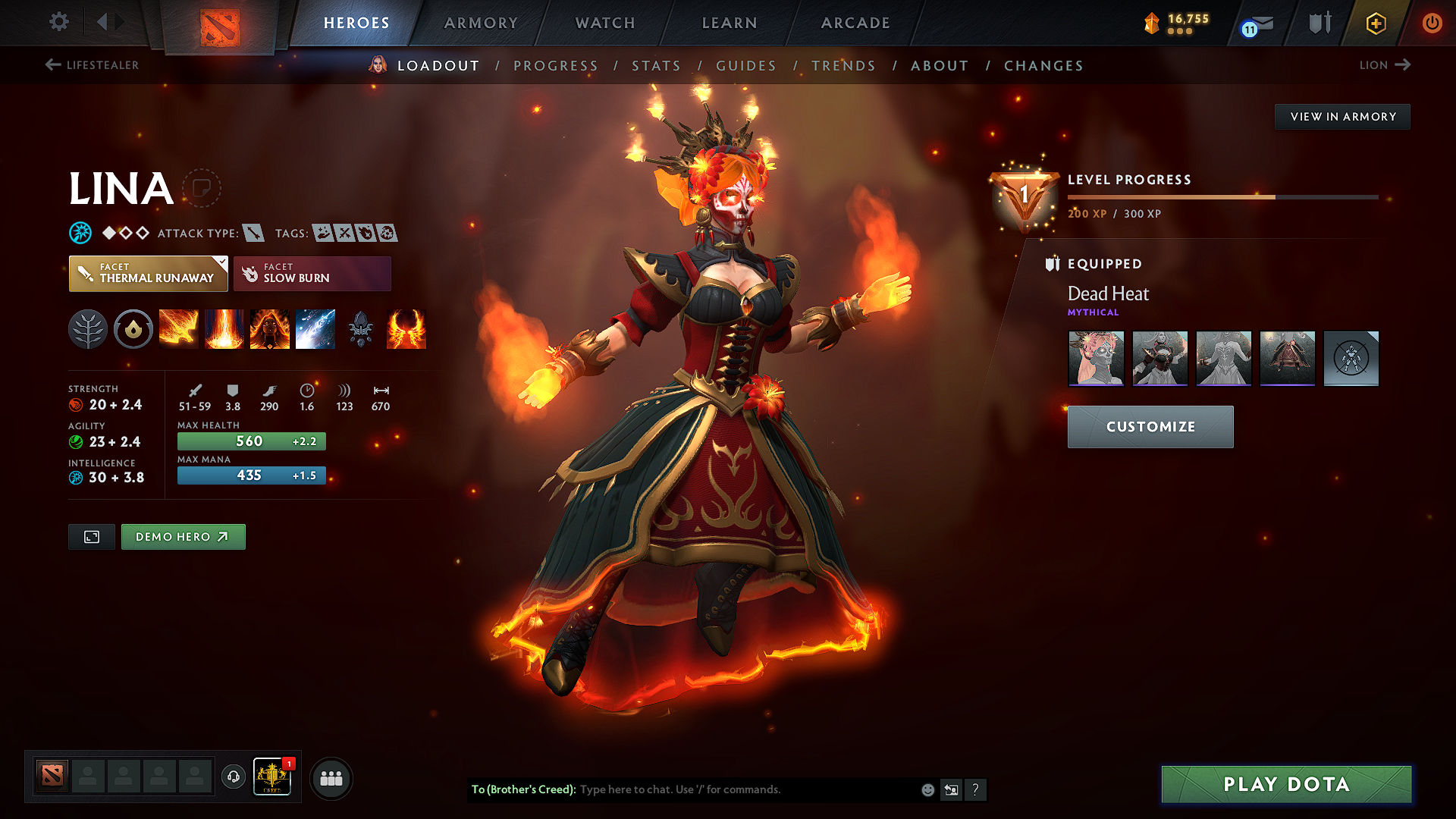Select the Slow Burn facet
Image resolution: width=1456 pixels, height=819 pixels.
coord(312,273)
